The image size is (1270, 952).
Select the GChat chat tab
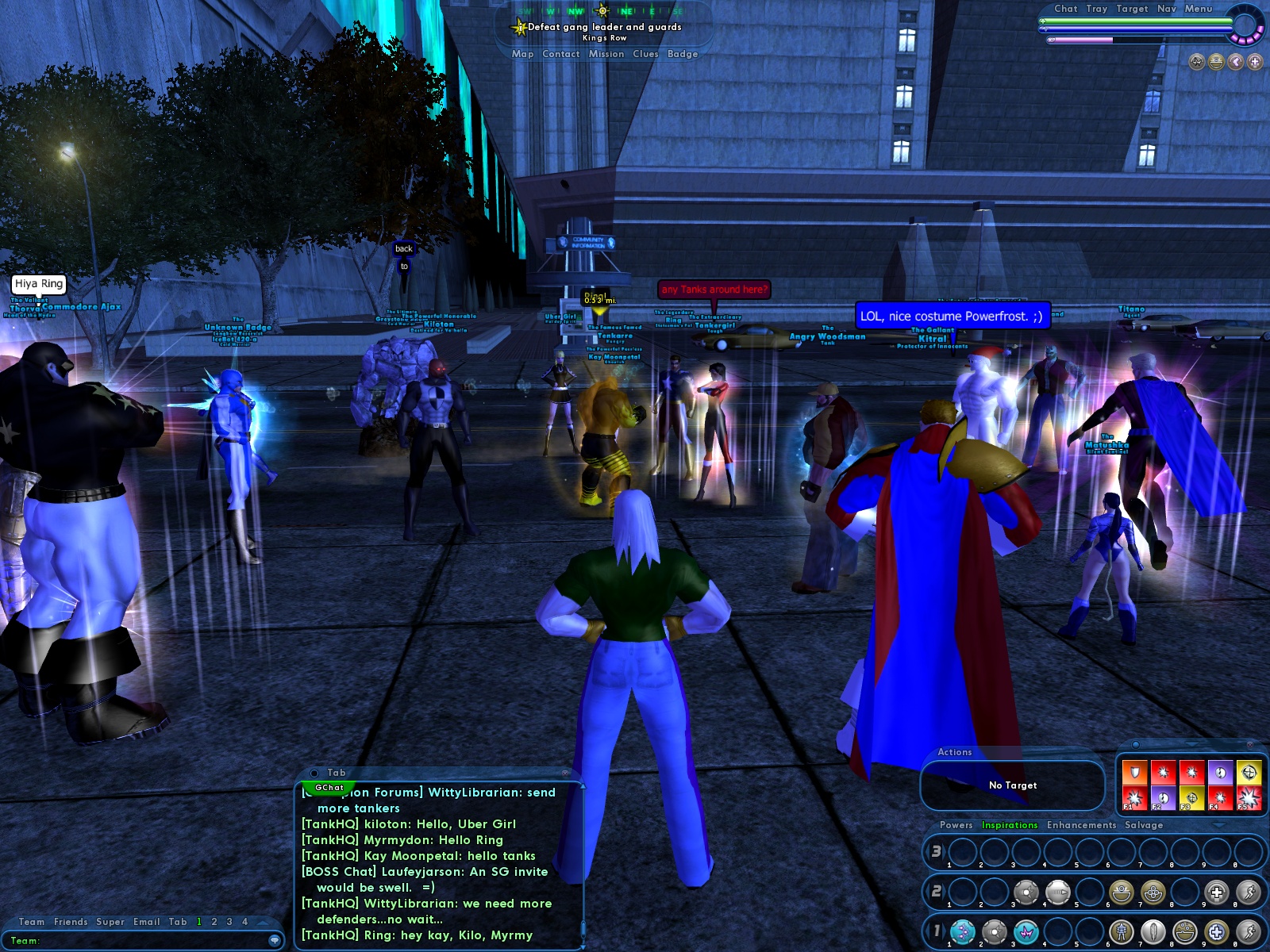(x=329, y=788)
